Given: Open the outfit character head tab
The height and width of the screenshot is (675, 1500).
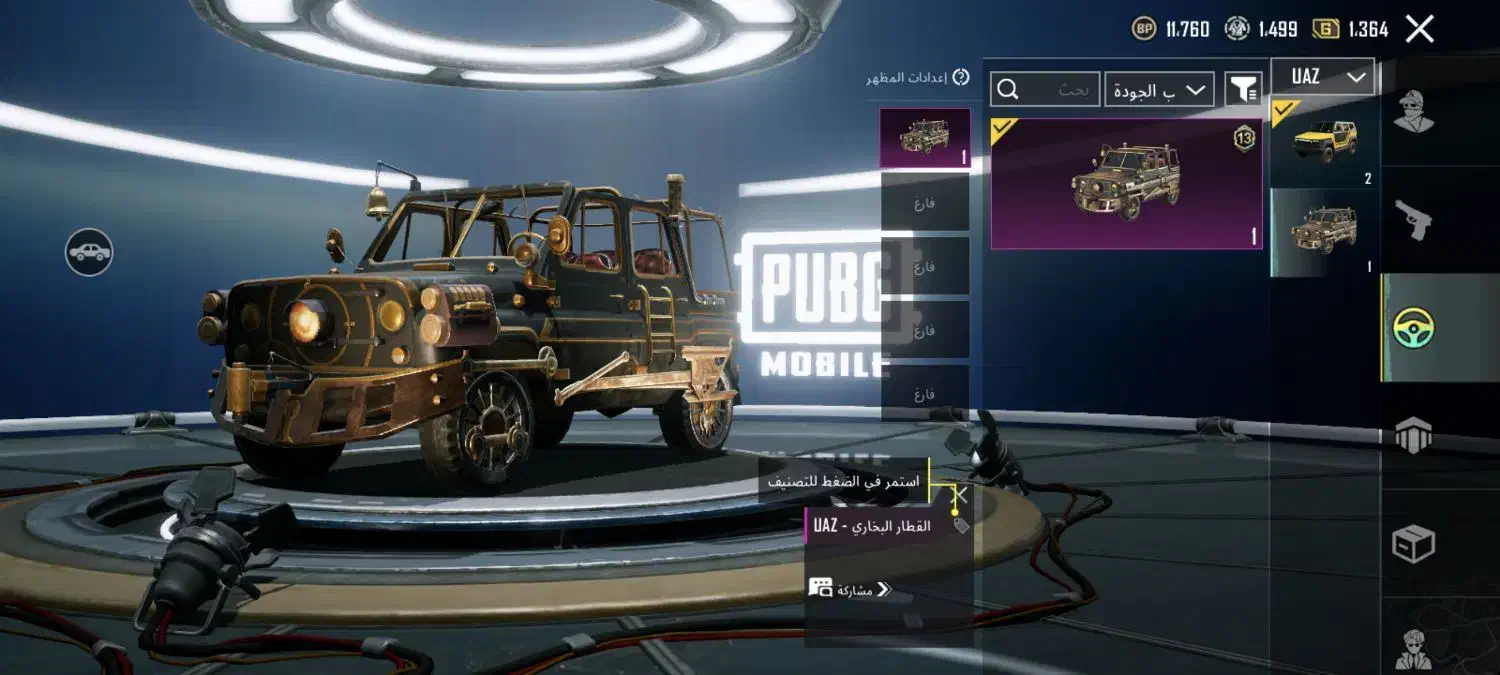Looking at the screenshot, I should point(1413,111).
